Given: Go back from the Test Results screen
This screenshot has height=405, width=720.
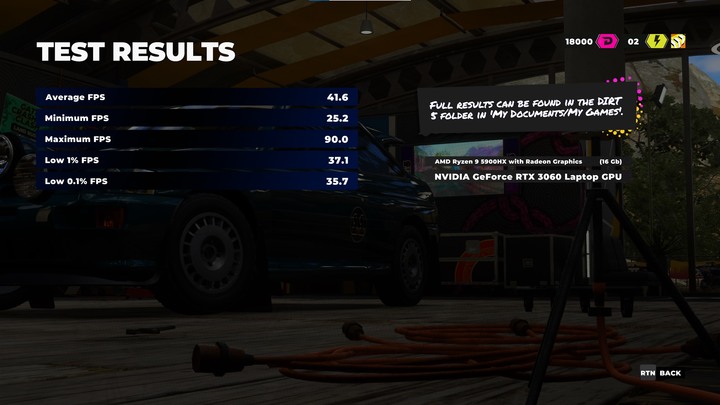Looking at the screenshot, I should pos(661,373).
